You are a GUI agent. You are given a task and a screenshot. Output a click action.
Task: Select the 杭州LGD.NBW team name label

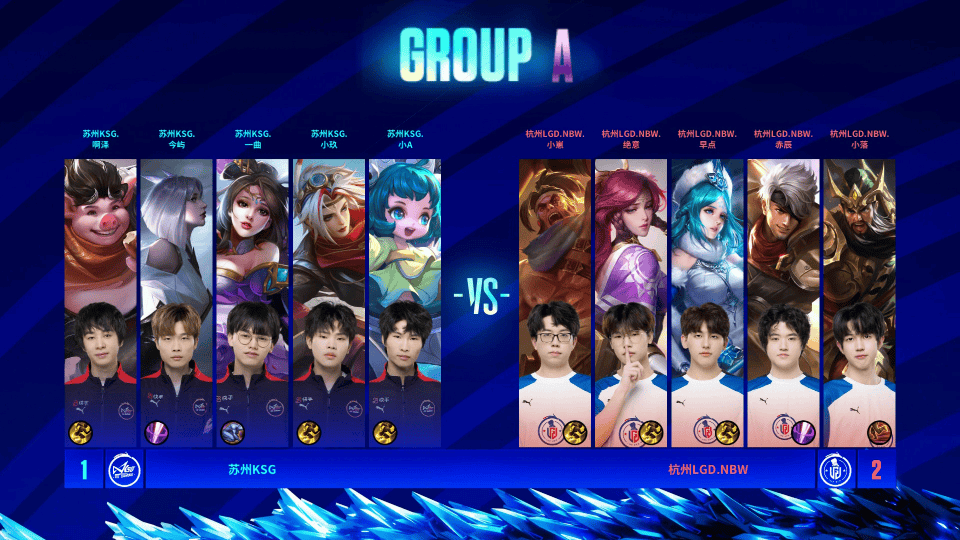coord(708,469)
